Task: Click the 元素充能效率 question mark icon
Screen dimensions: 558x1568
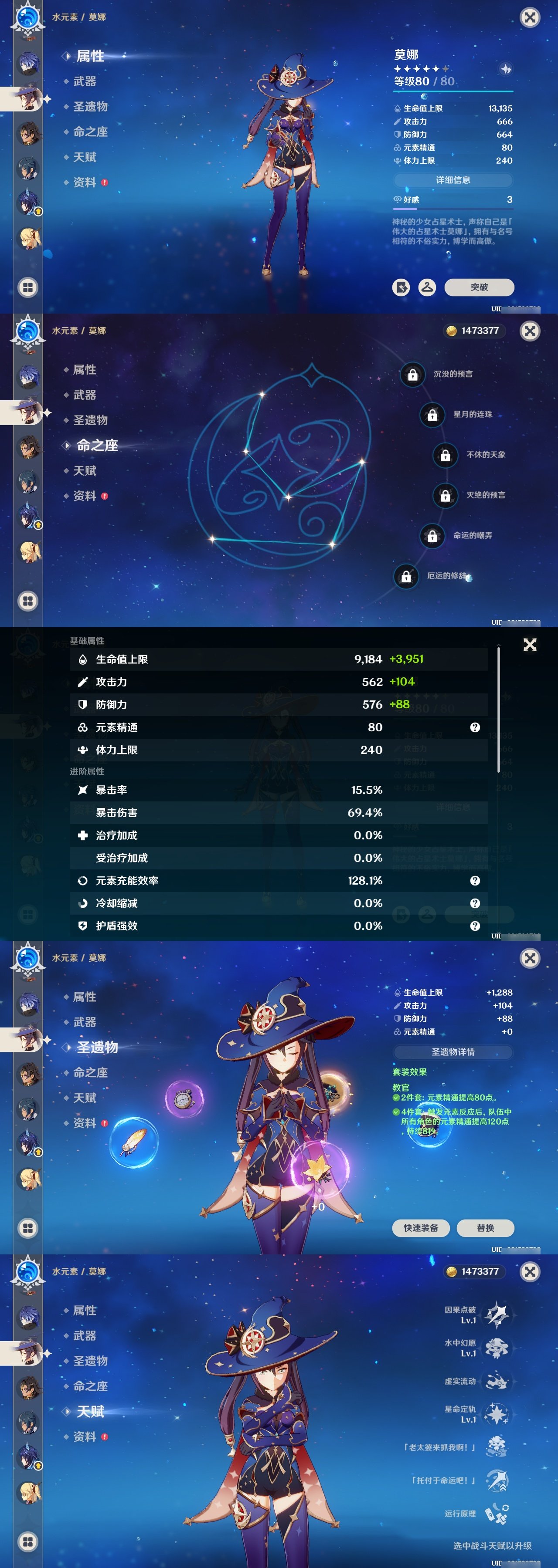Action: pyautogui.click(x=473, y=880)
